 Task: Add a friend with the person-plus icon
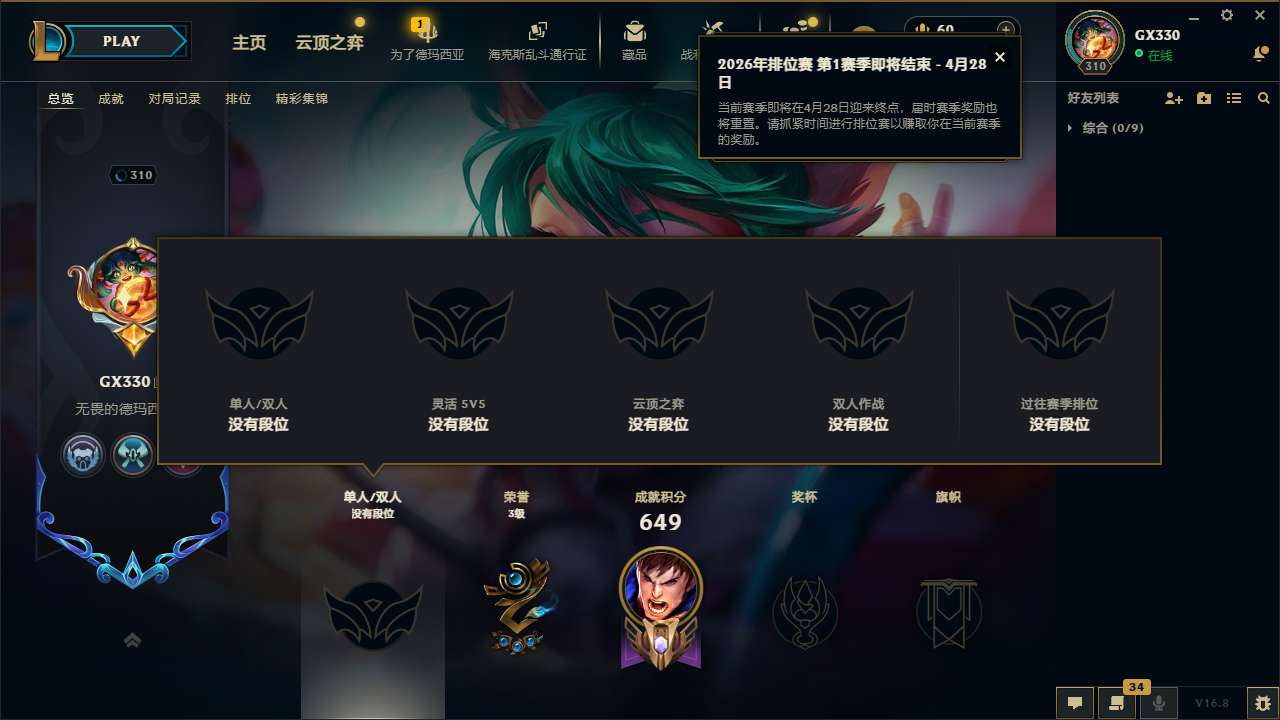click(1172, 97)
